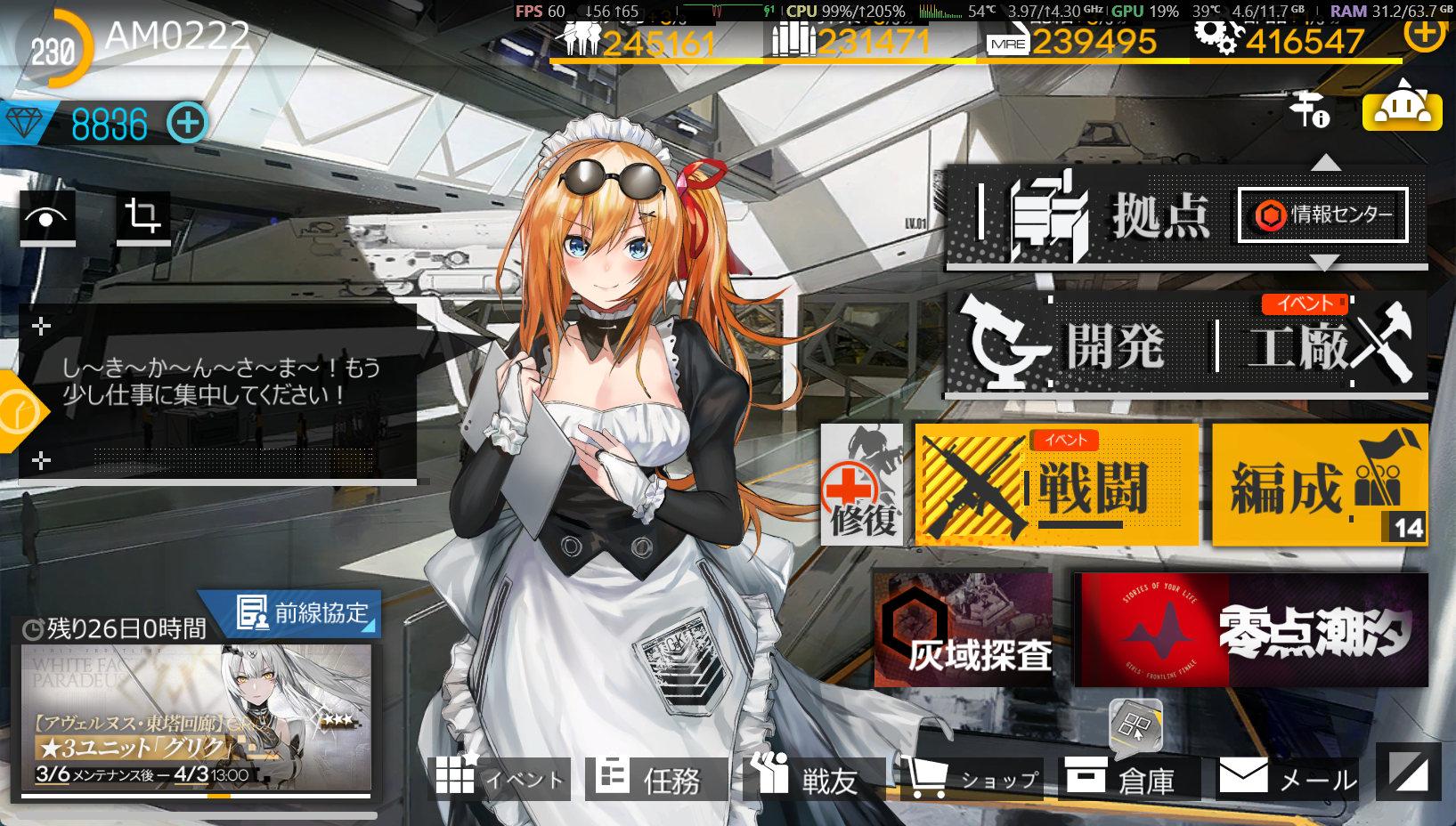Open the 任務 missions menu
Viewport: 1456px width, 826px height.
(x=655, y=779)
